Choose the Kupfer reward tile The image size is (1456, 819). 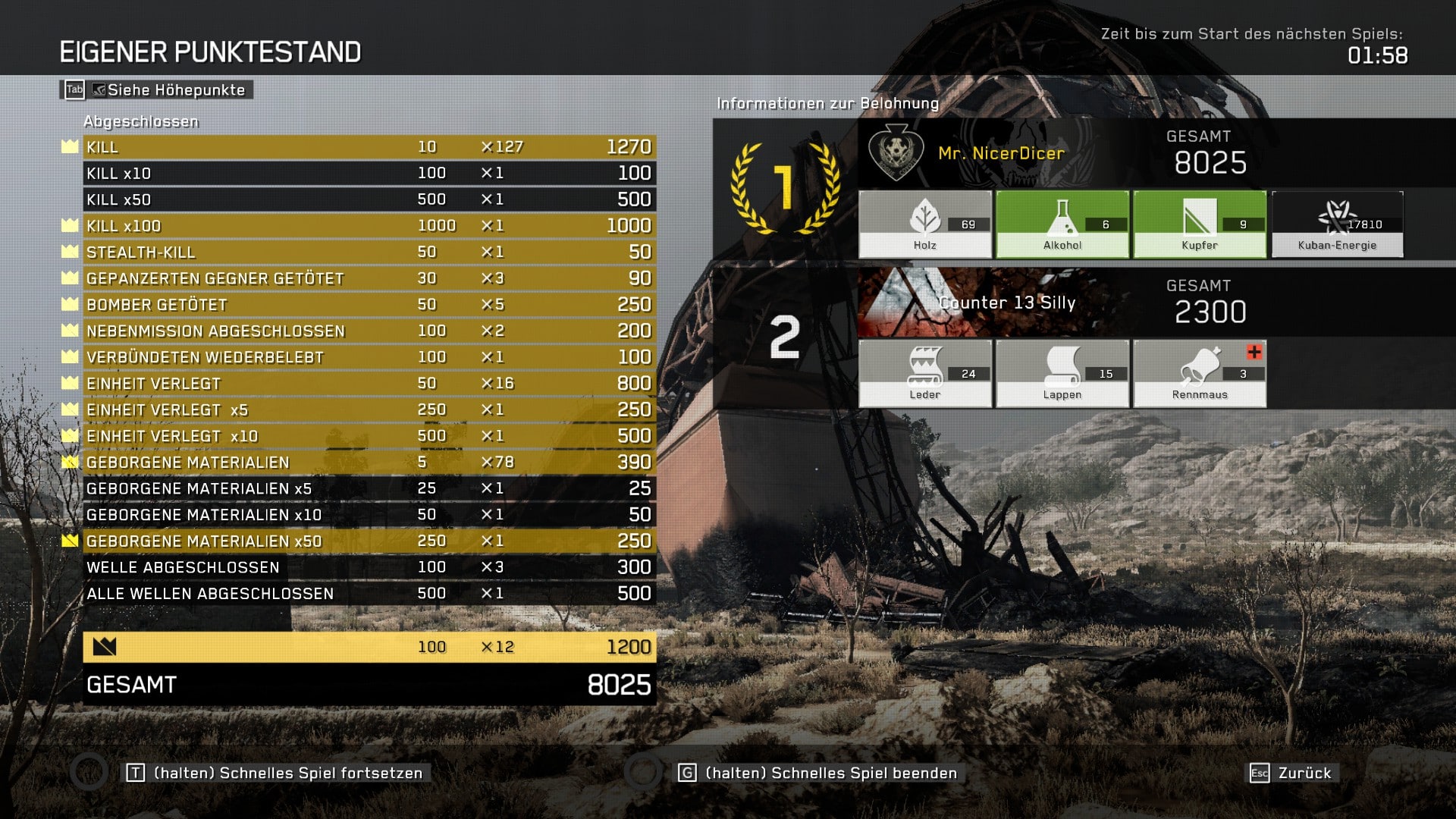tap(1200, 224)
